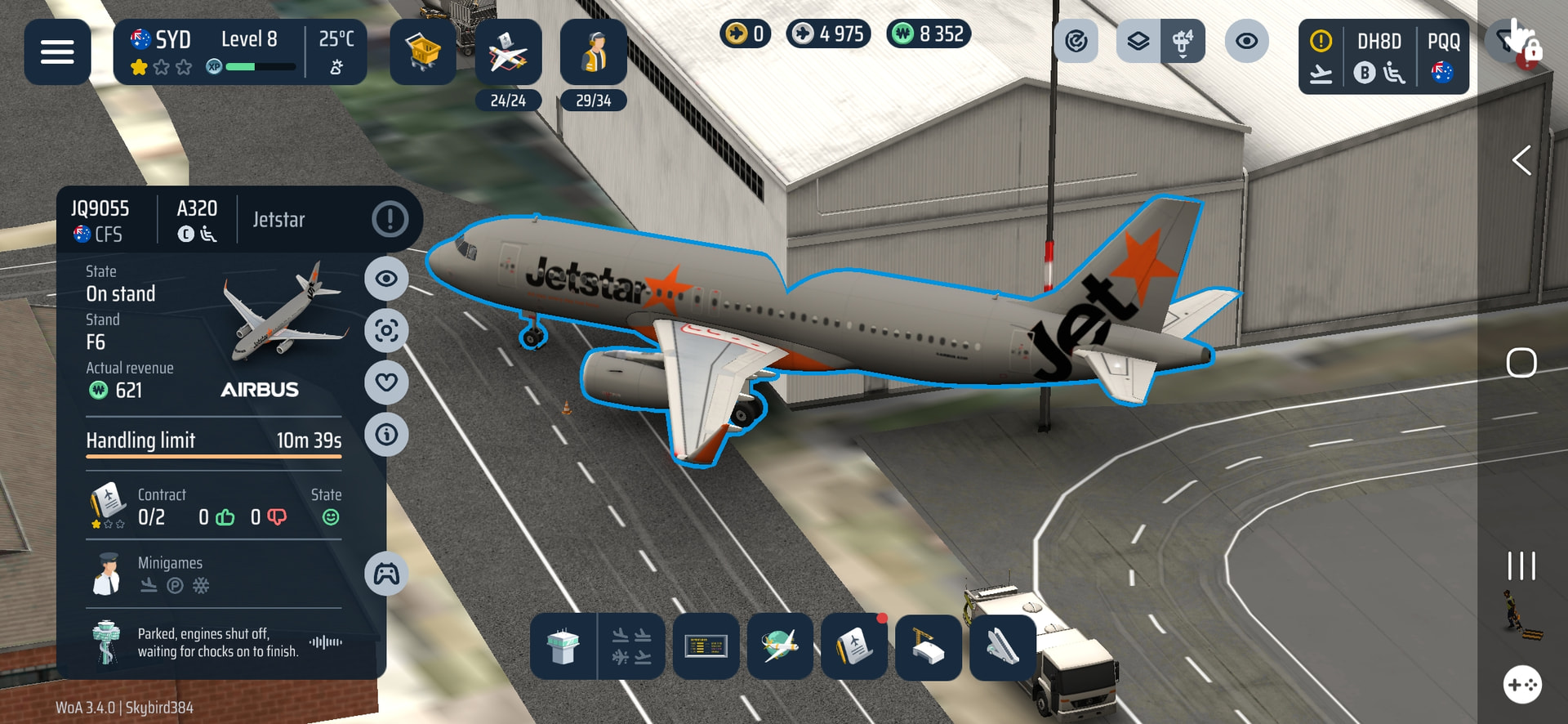Tap the Android home button

coord(1521,363)
